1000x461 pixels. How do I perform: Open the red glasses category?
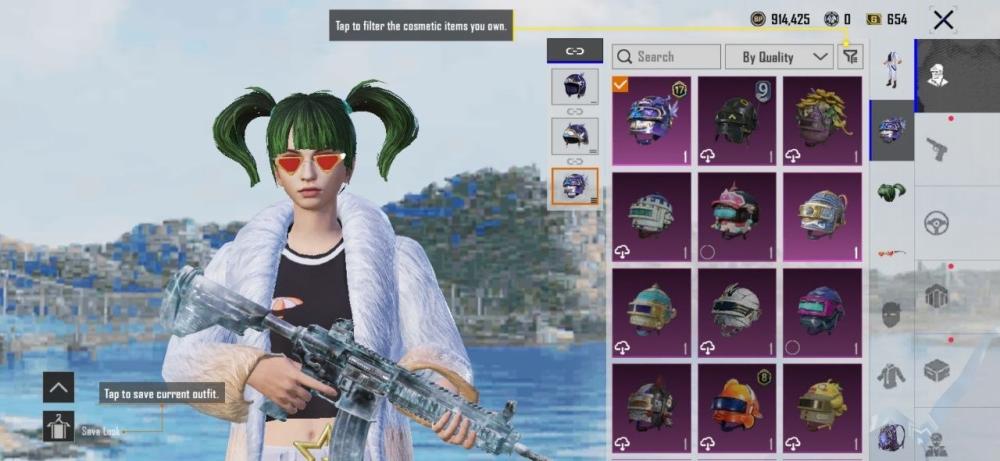tap(892, 252)
